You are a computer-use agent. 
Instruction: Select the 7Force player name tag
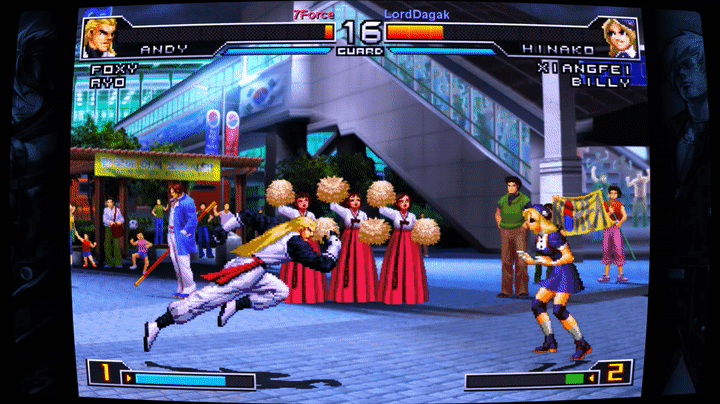coord(314,15)
